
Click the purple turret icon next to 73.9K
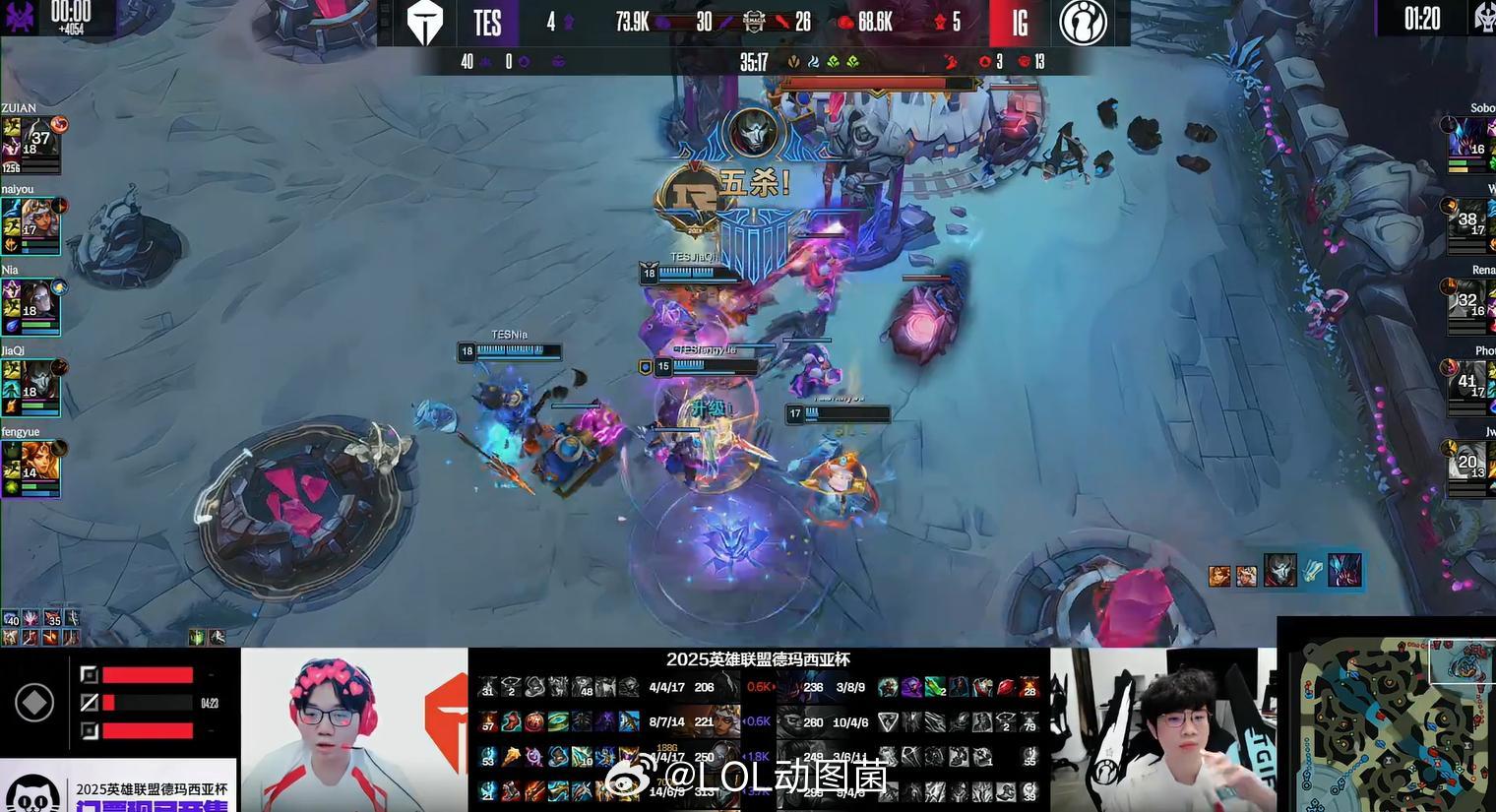pos(659,21)
